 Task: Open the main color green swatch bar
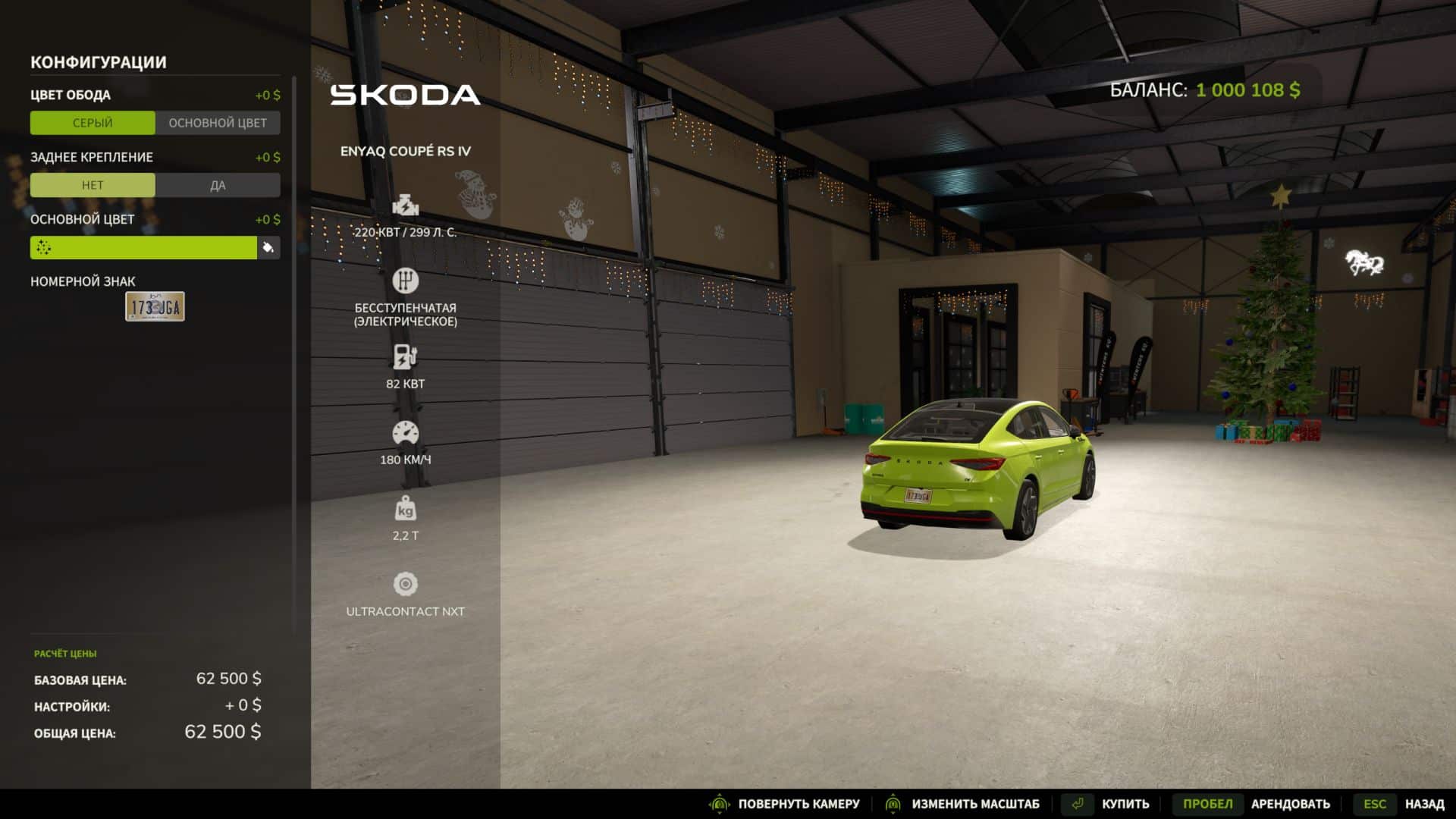[x=143, y=247]
